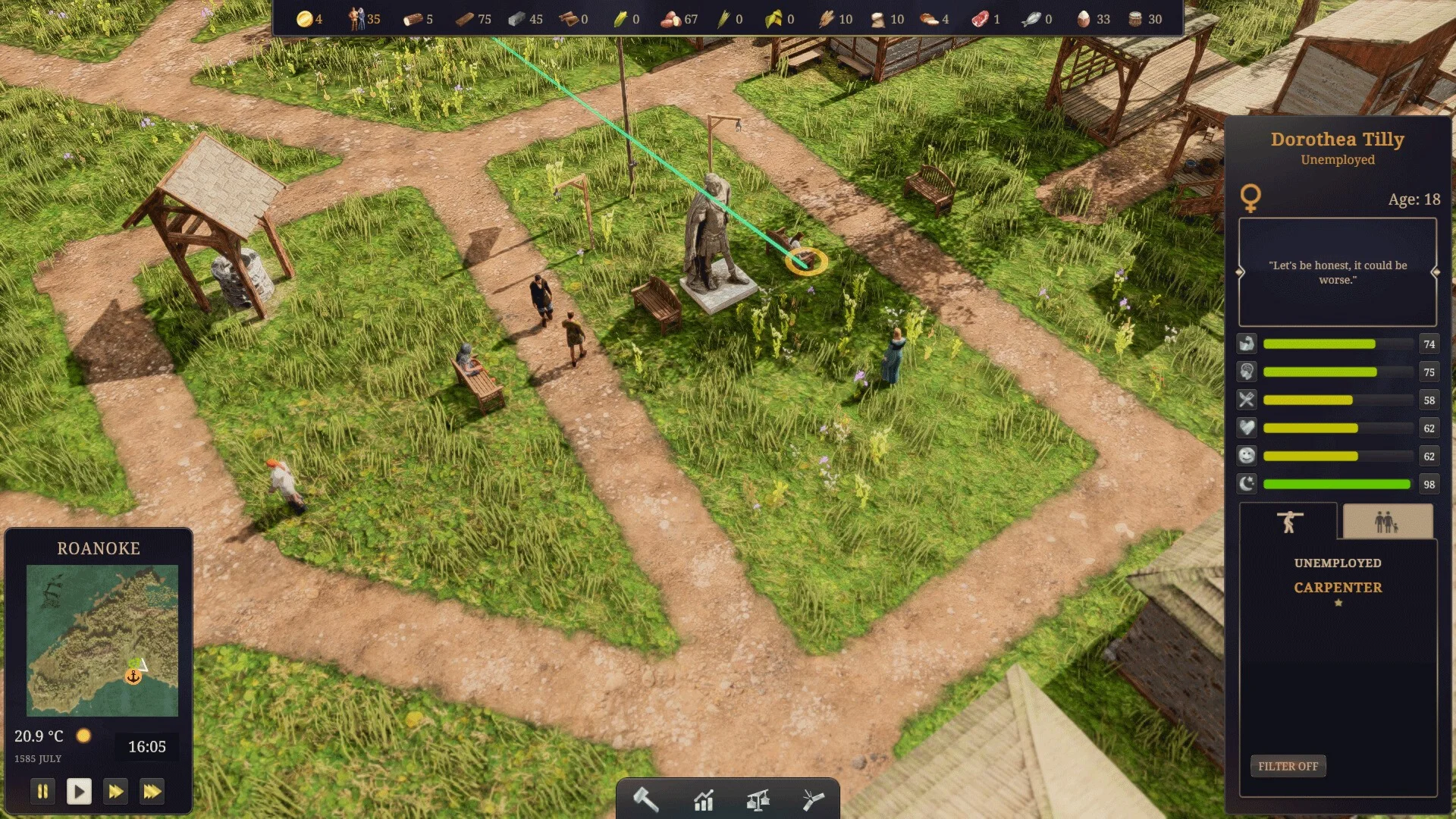This screenshot has width=1456, height=819.
Task: Set normal play speed
Action: pos(79,792)
